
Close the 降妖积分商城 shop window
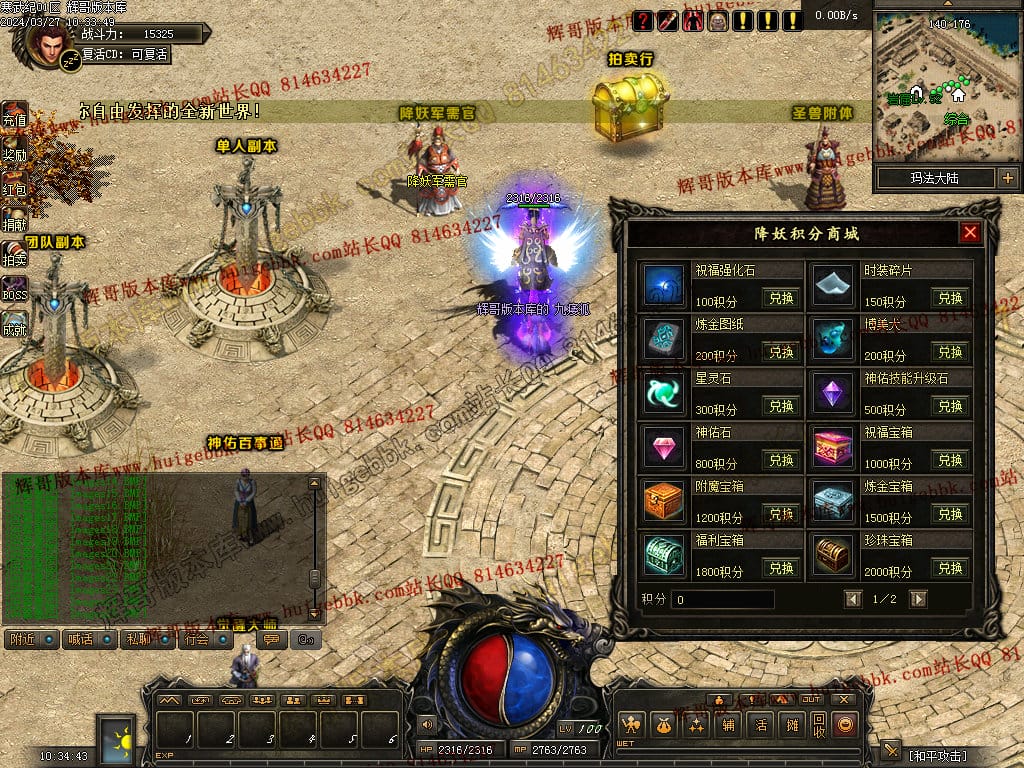[969, 234]
